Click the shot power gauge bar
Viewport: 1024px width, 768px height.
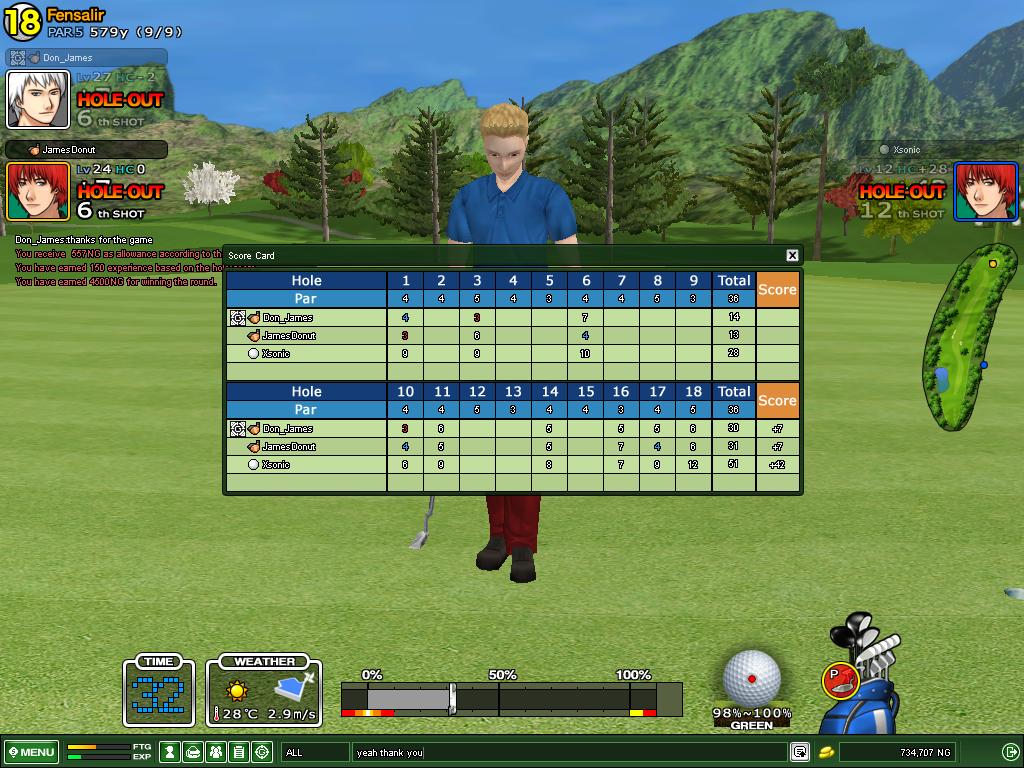pos(510,698)
